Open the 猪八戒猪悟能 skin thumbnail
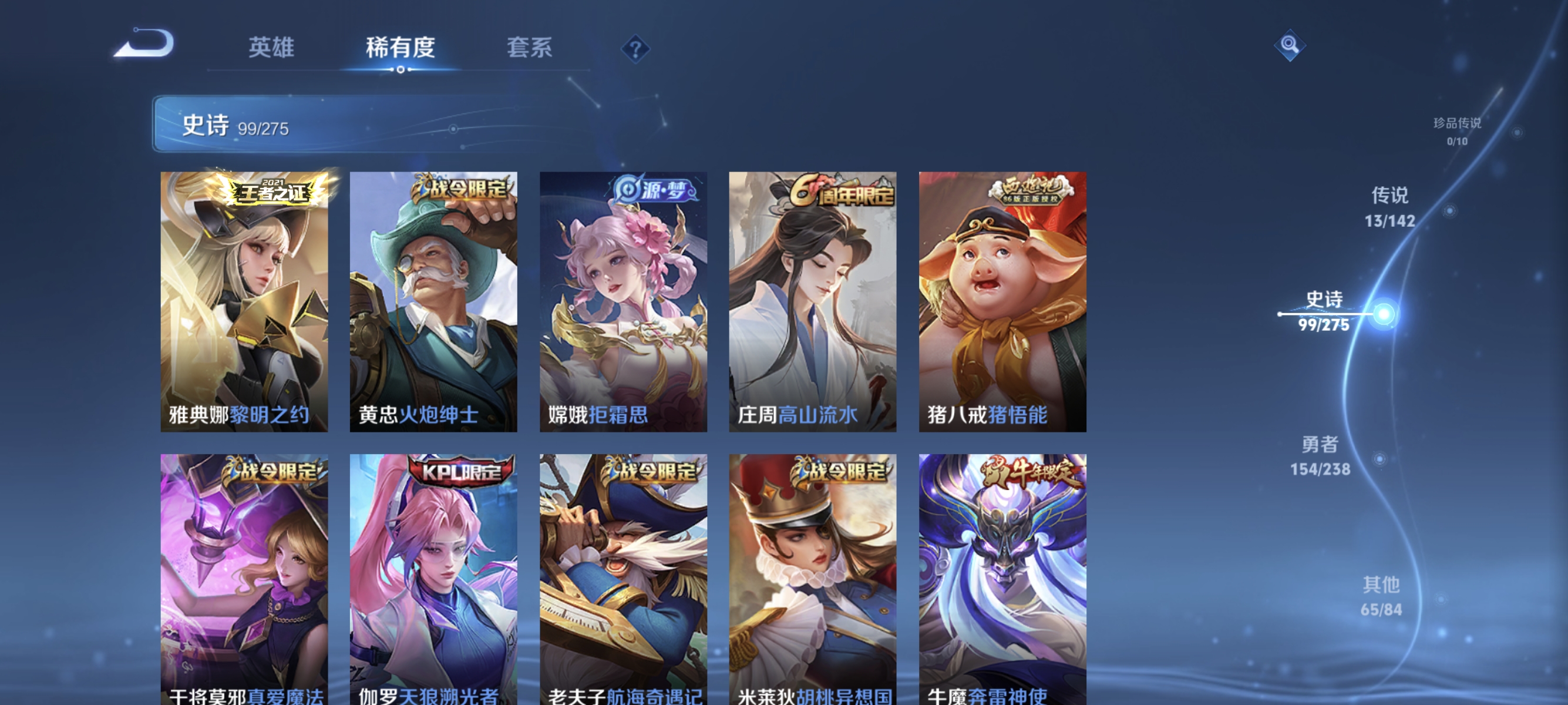Screen dimensions: 1568x705 [1000, 301]
